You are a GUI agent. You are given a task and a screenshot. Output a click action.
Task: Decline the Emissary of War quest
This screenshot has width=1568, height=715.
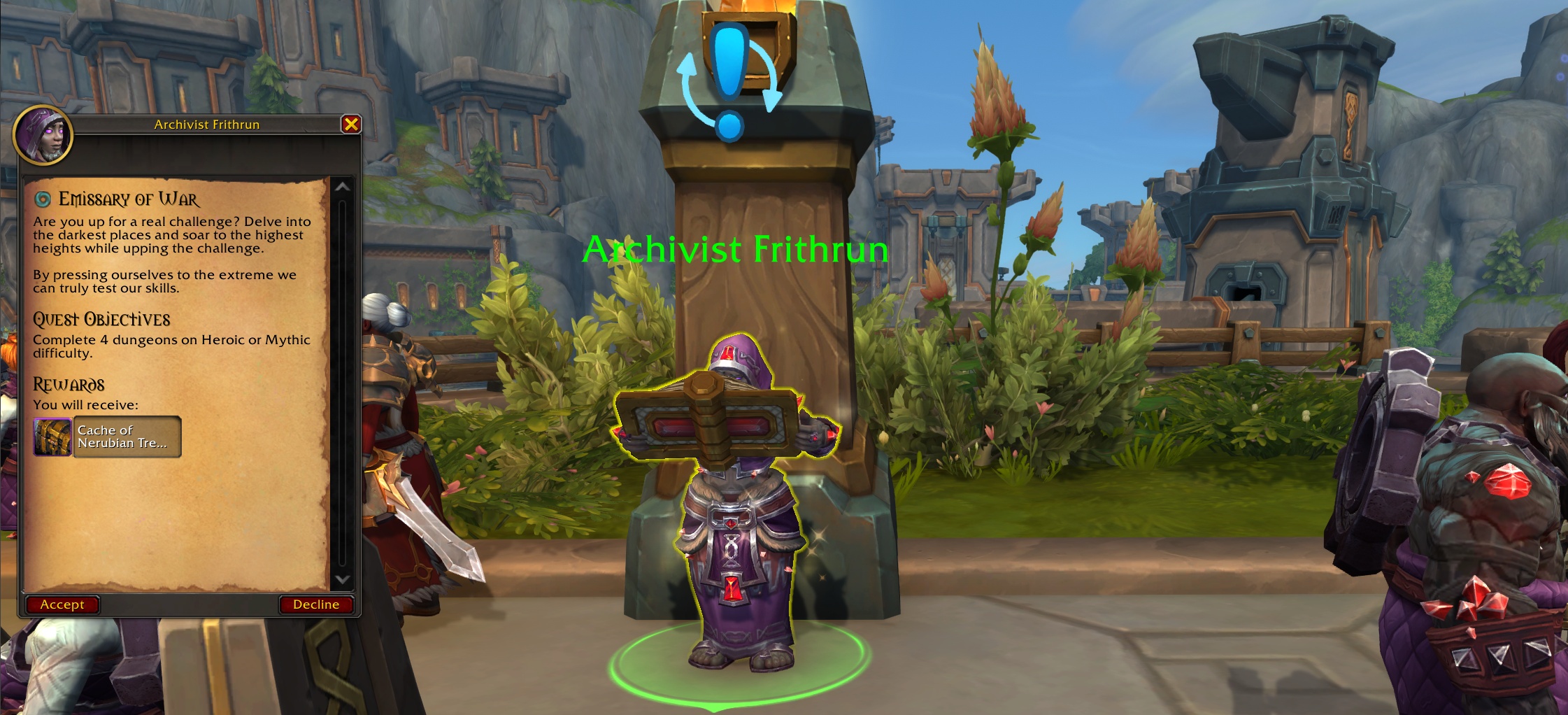[318, 604]
